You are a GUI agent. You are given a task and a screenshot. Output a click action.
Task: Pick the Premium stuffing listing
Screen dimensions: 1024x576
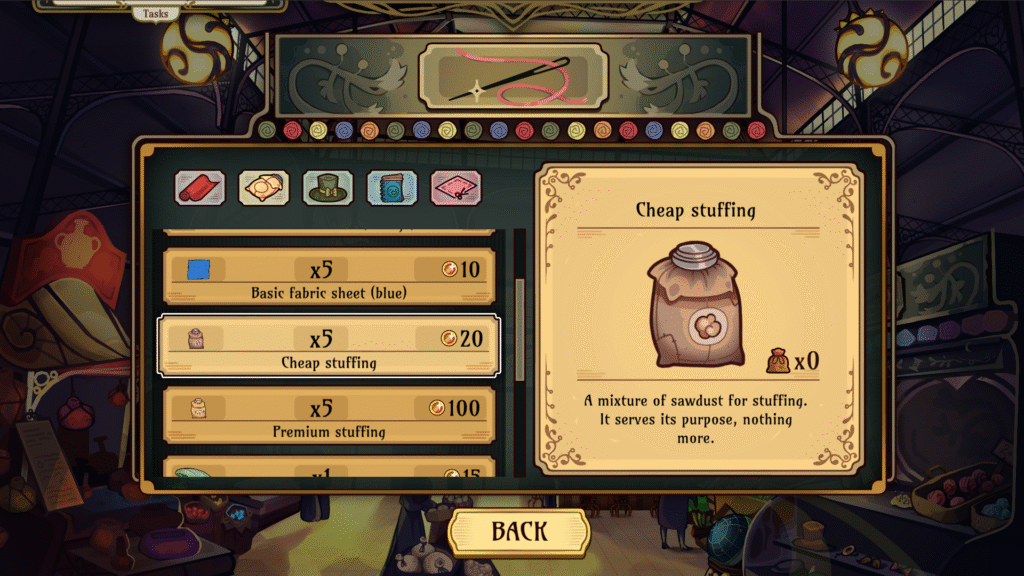329,415
